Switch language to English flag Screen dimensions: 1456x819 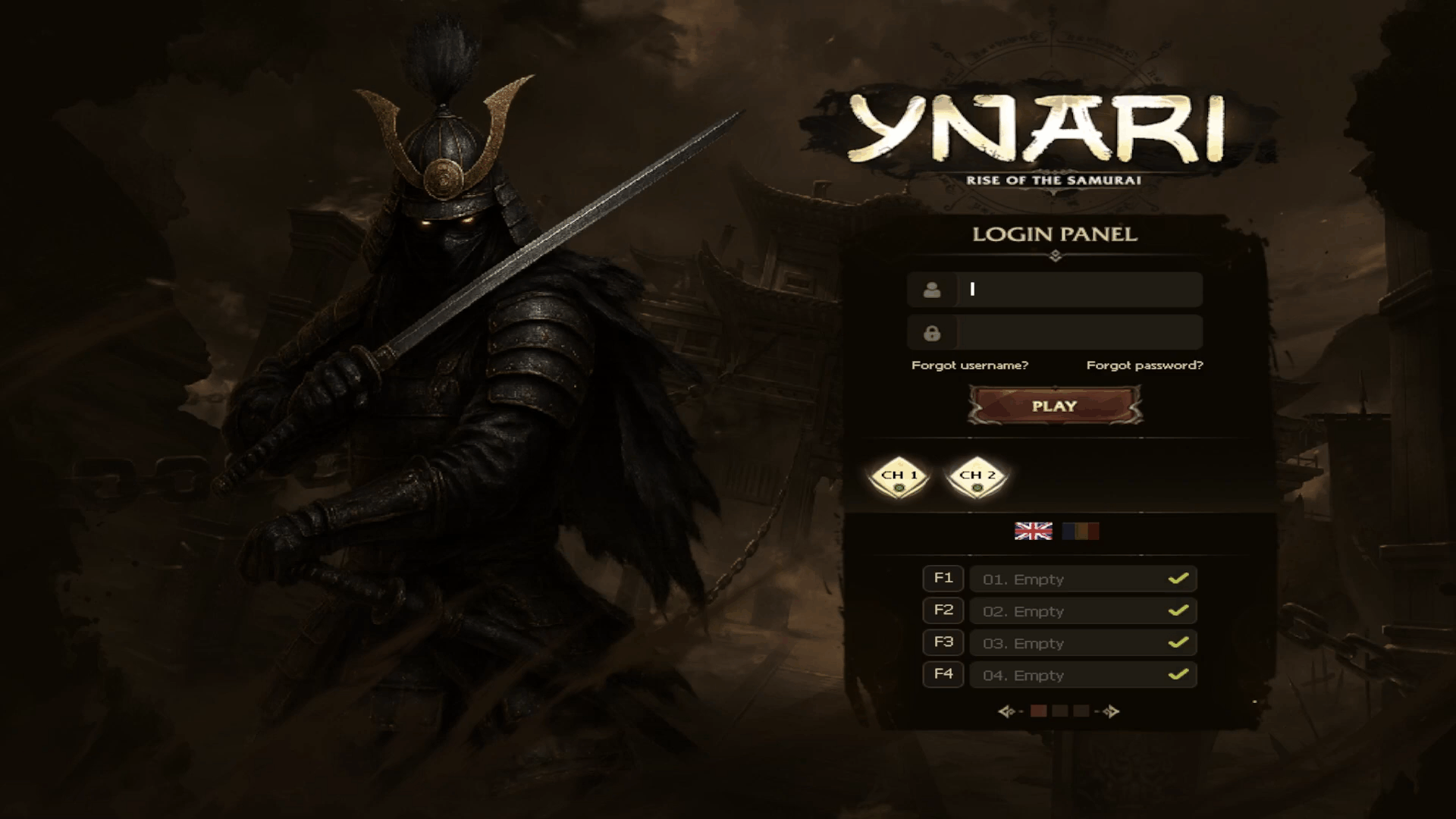click(1033, 531)
